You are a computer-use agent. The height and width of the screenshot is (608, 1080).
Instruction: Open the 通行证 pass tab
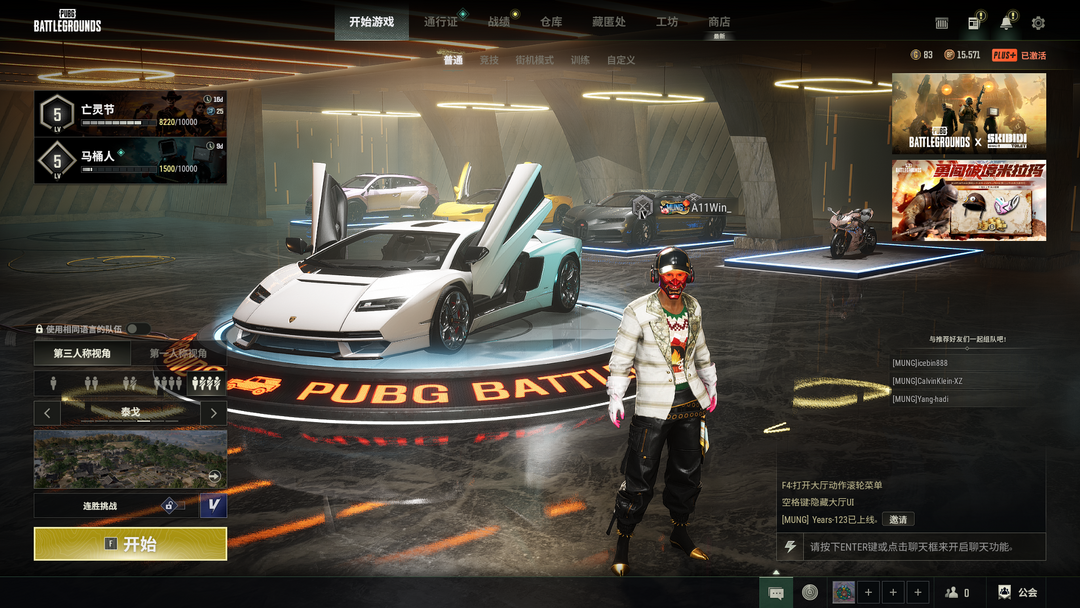(x=440, y=22)
